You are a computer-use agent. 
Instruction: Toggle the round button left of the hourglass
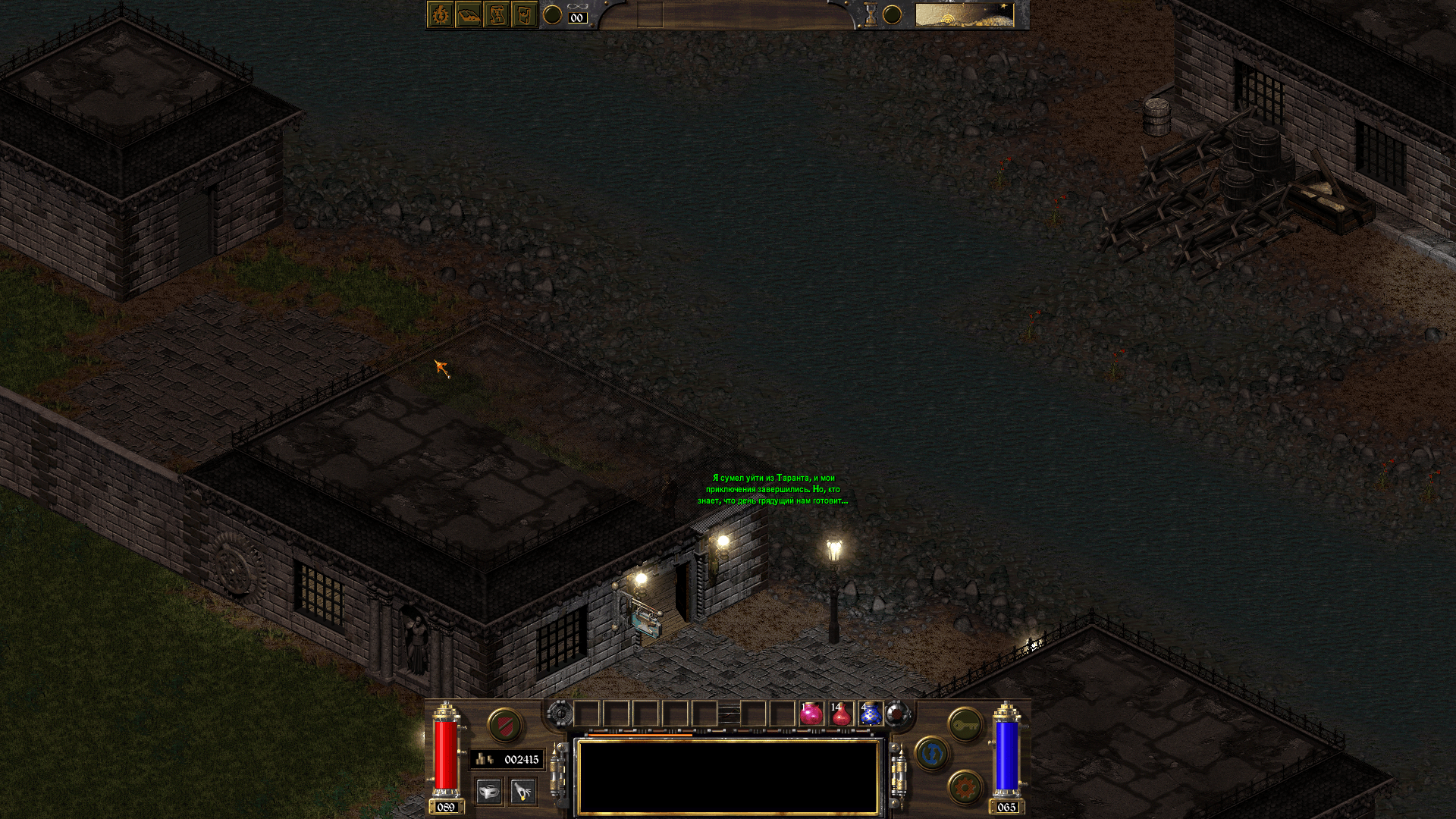pyautogui.click(x=893, y=15)
